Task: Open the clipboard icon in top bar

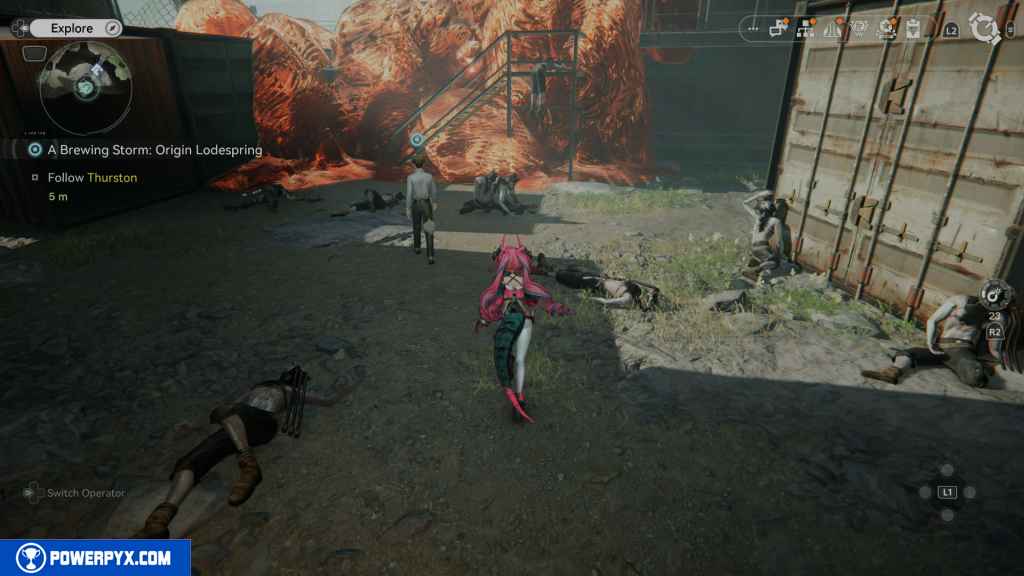Action: [912, 29]
